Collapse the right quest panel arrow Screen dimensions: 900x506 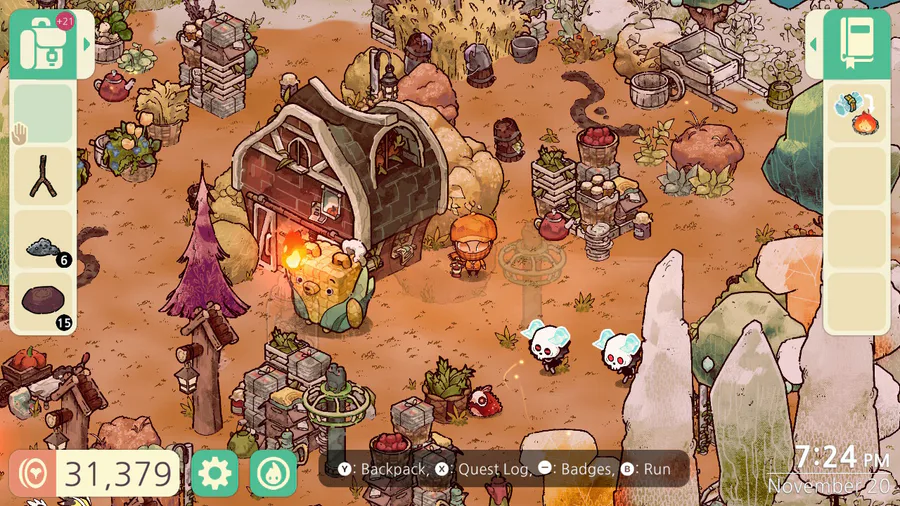point(814,44)
